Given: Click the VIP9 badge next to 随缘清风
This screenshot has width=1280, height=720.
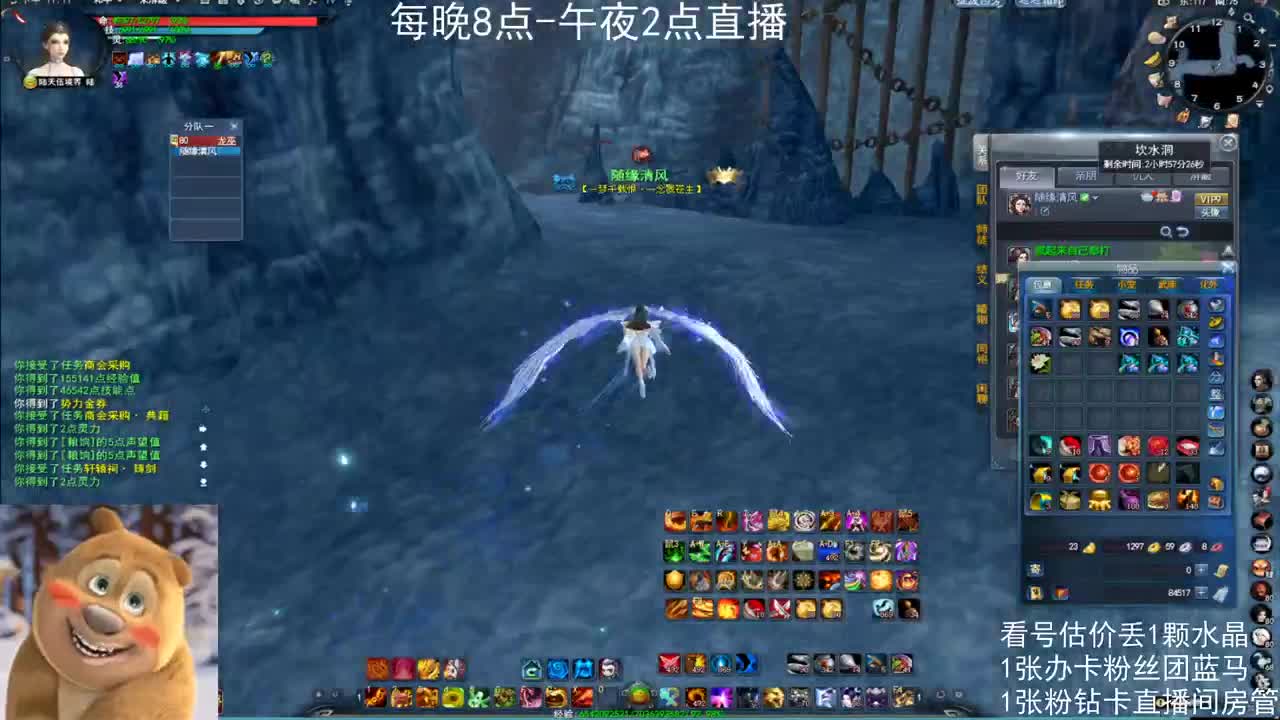Looking at the screenshot, I should (x=1212, y=199).
